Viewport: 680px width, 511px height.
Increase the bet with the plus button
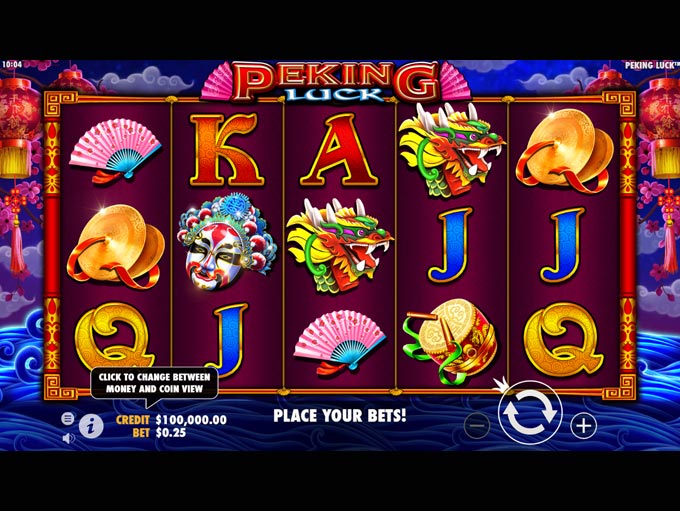[583, 425]
